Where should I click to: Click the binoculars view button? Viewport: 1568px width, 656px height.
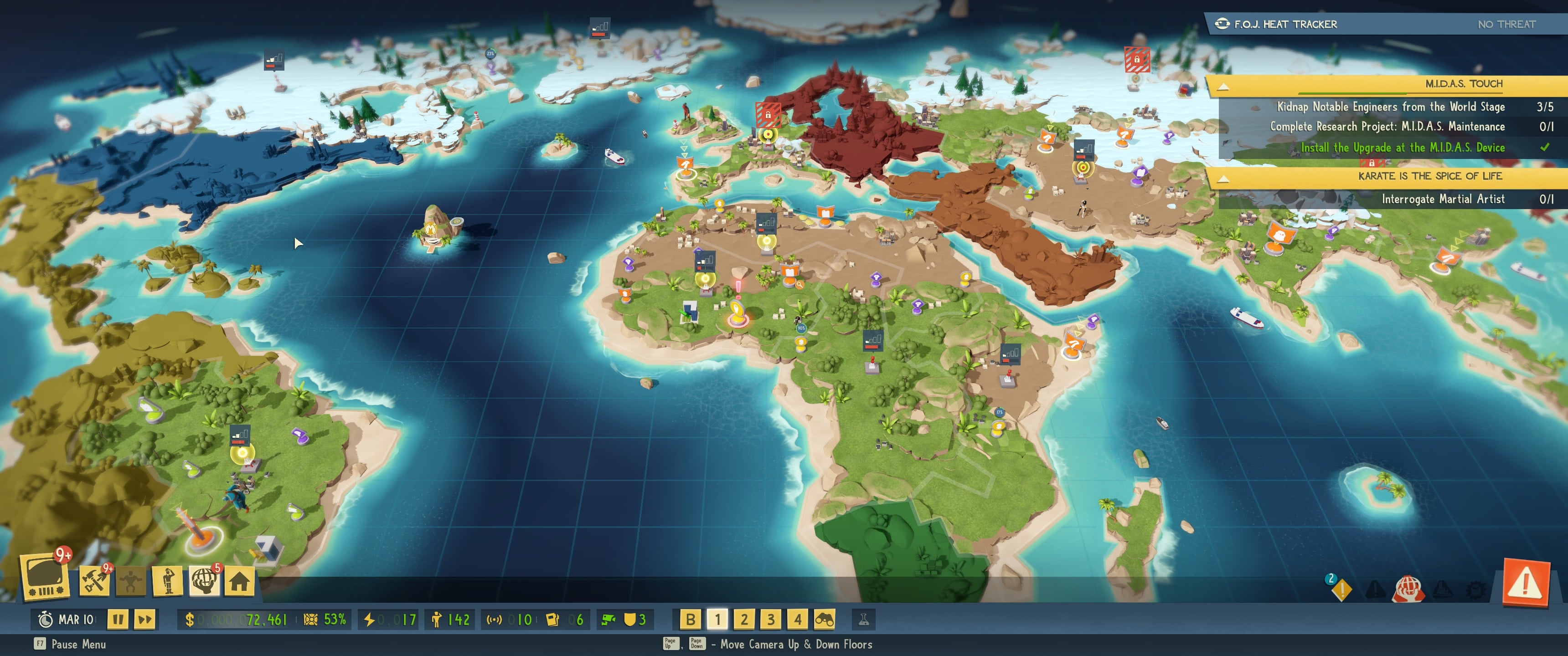coord(824,620)
